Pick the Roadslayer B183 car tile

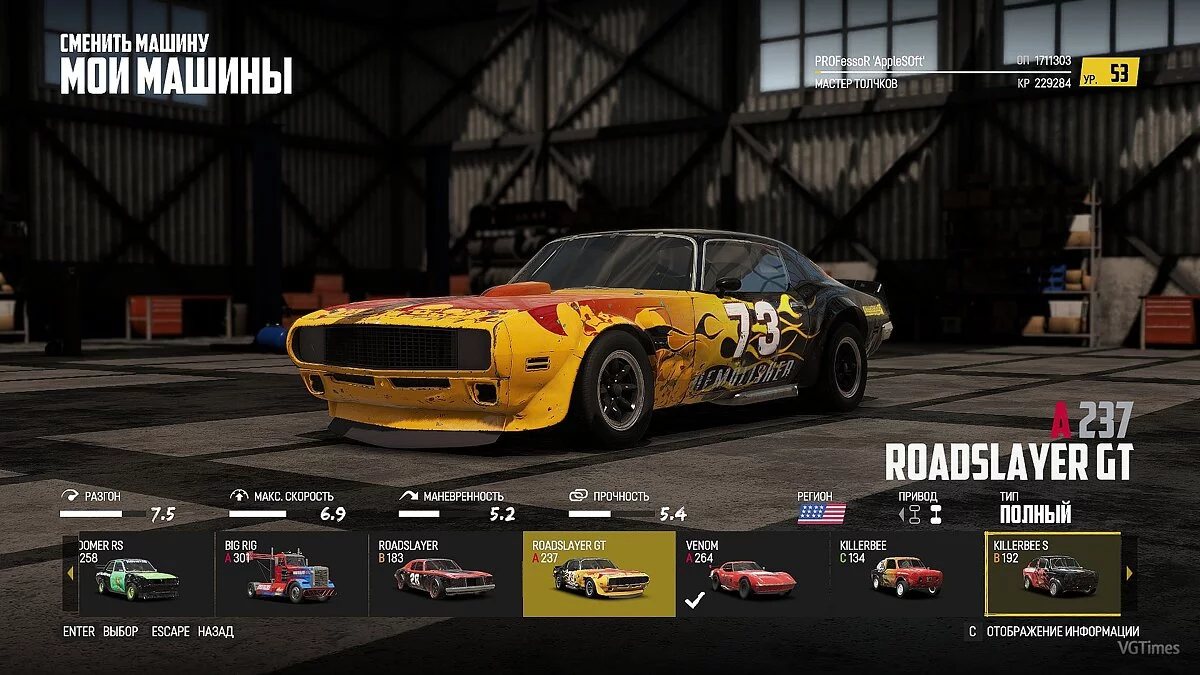pyautogui.click(x=445, y=574)
